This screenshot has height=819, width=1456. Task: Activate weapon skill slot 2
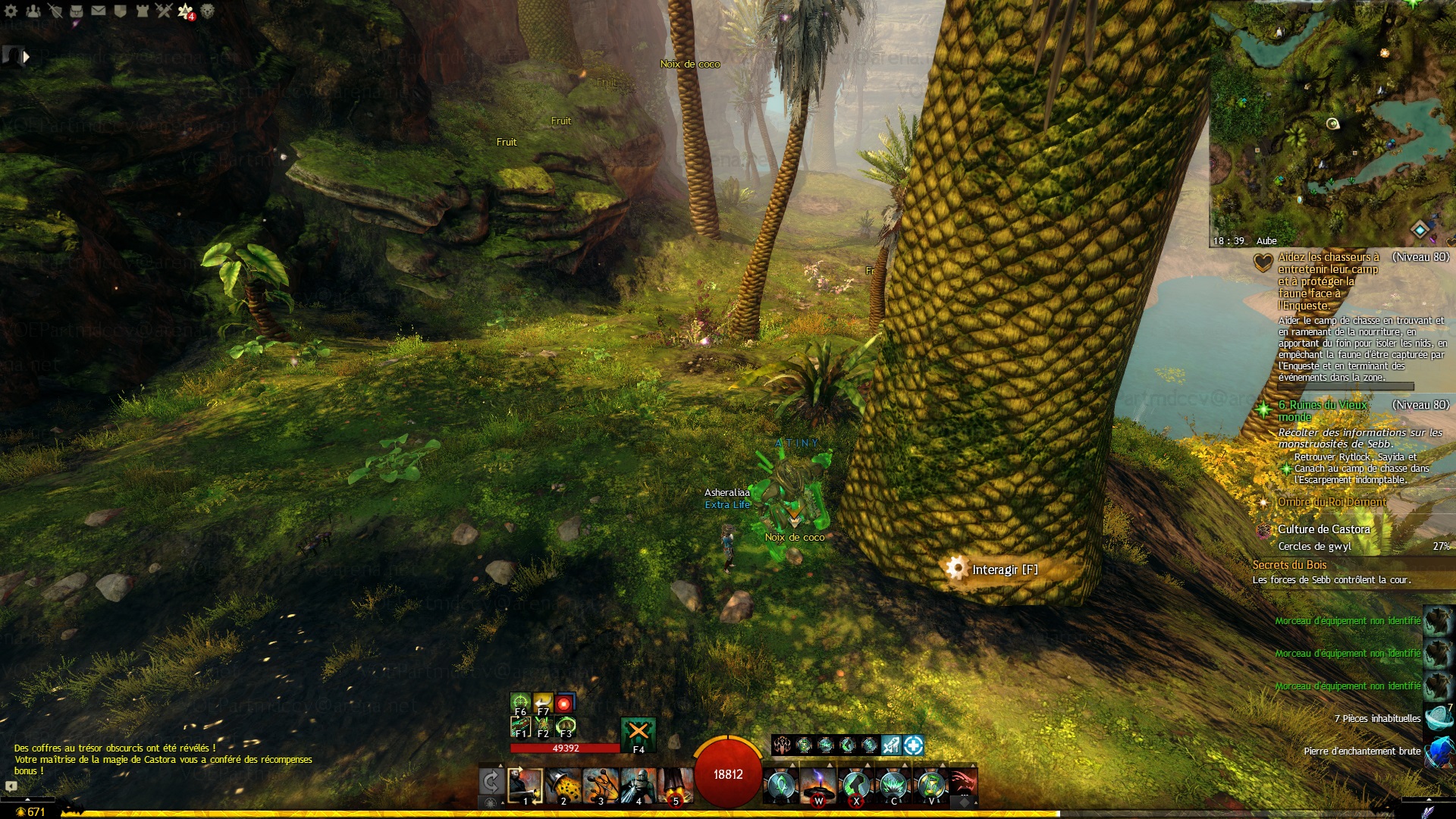pos(563,785)
